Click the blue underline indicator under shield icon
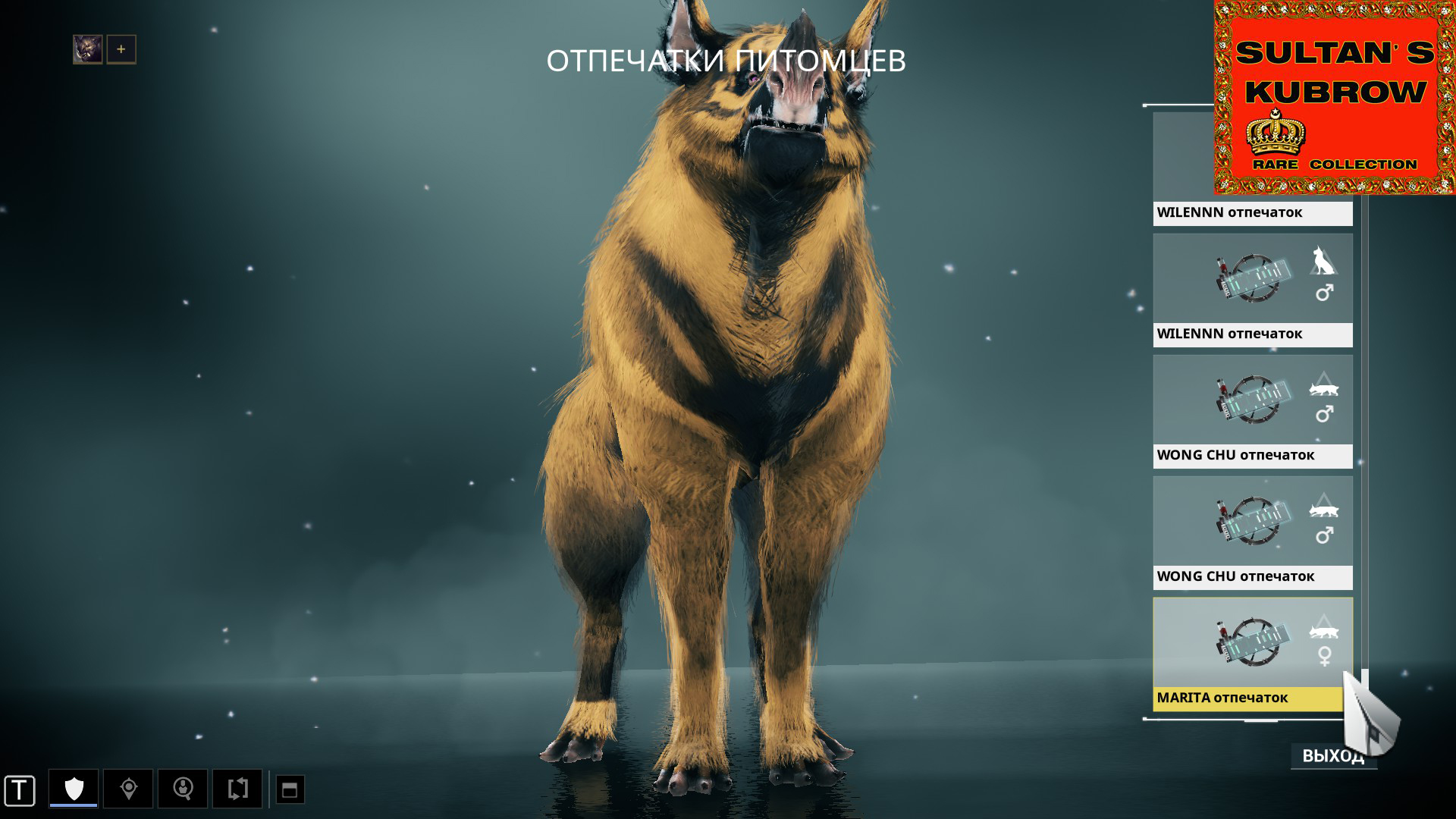The width and height of the screenshot is (1456, 819). point(72,805)
